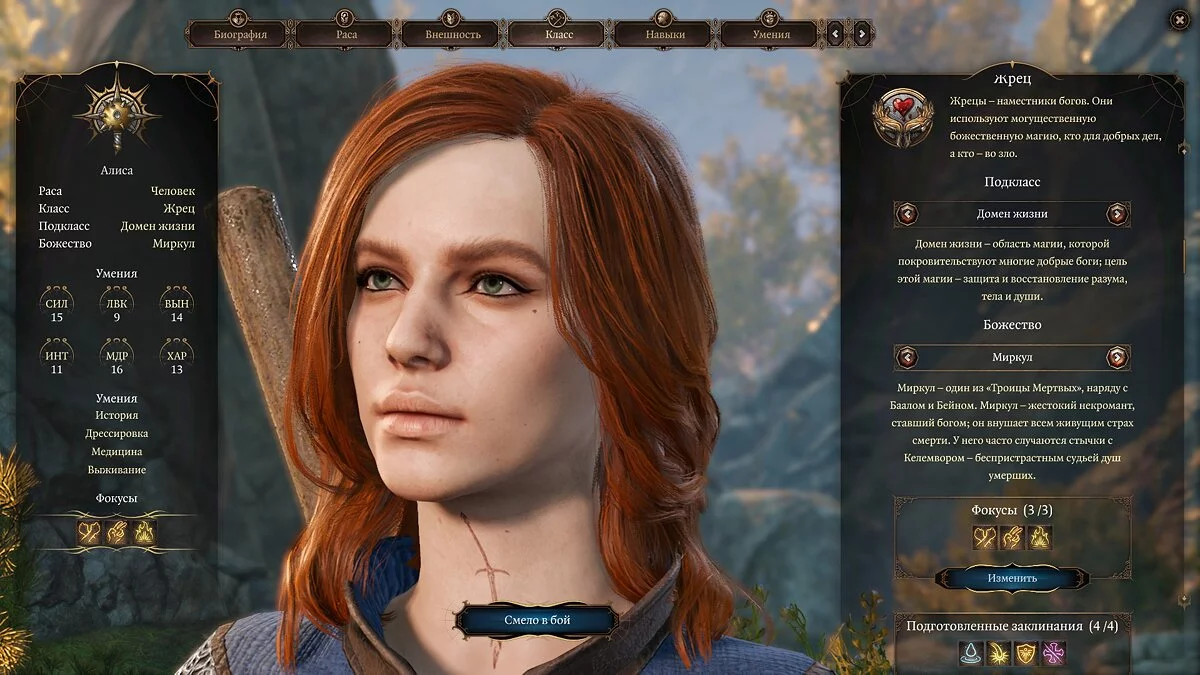The height and width of the screenshot is (675, 1200).
Task: Switch to the Класс tab
Action: tap(559, 35)
